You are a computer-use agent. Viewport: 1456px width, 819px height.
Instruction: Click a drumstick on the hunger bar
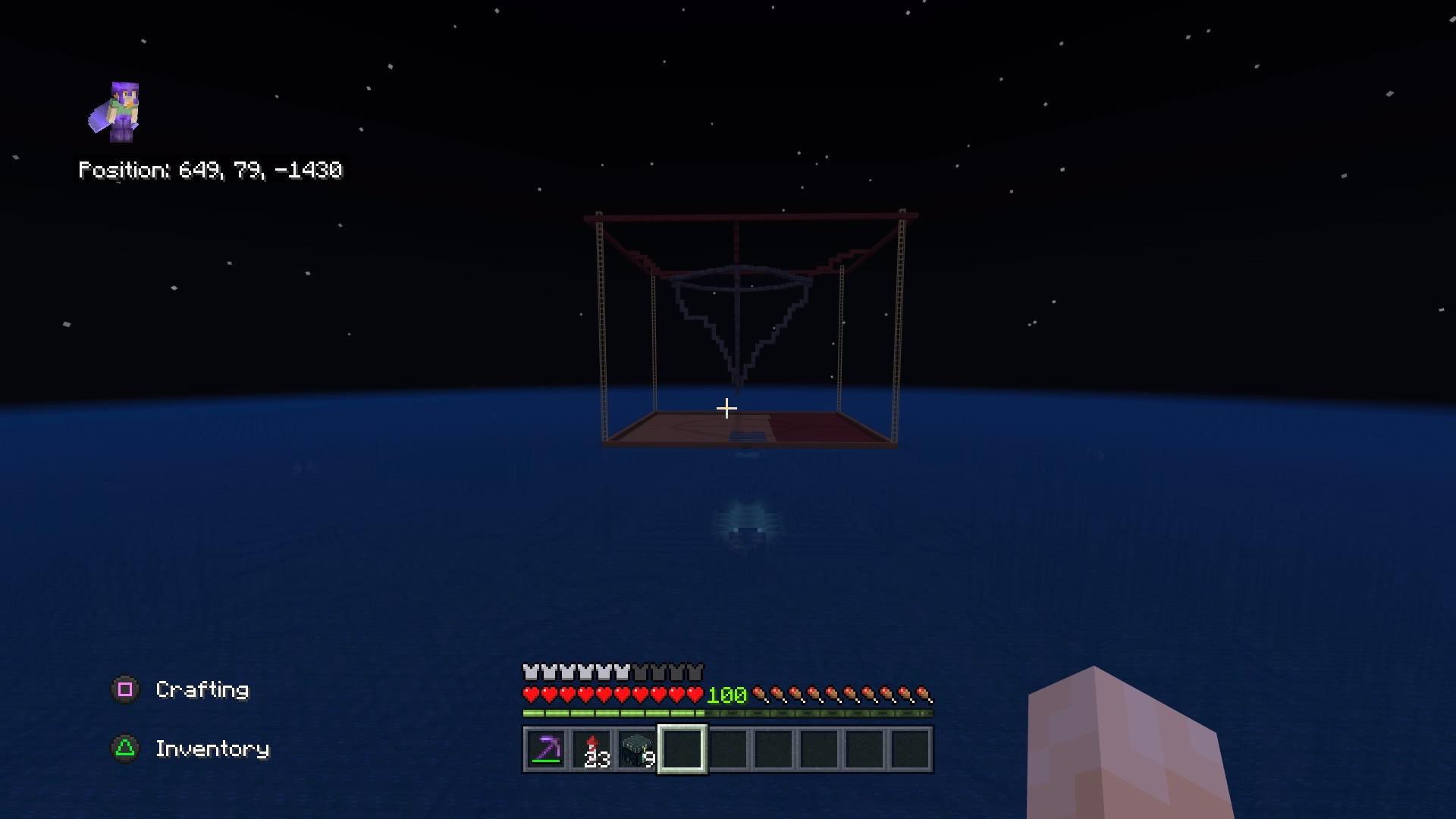click(773, 692)
